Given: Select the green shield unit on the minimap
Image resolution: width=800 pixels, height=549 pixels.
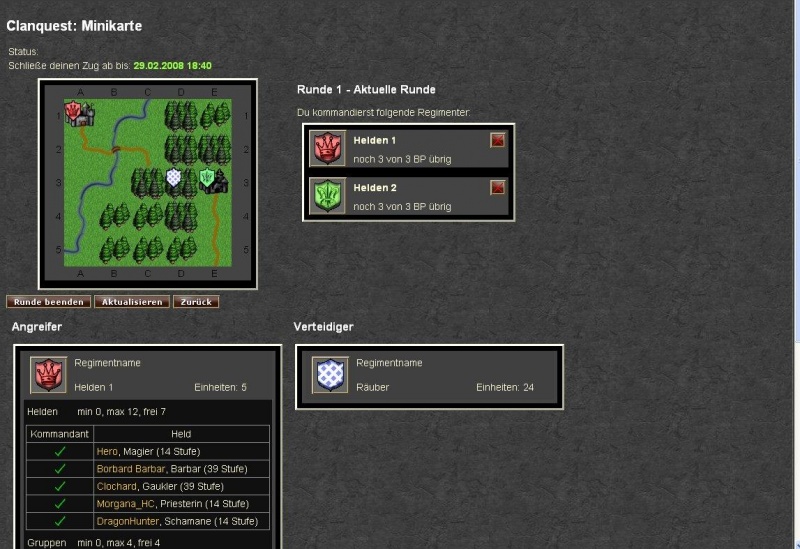Looking at the screenshot, I should (x=207, y=180).
